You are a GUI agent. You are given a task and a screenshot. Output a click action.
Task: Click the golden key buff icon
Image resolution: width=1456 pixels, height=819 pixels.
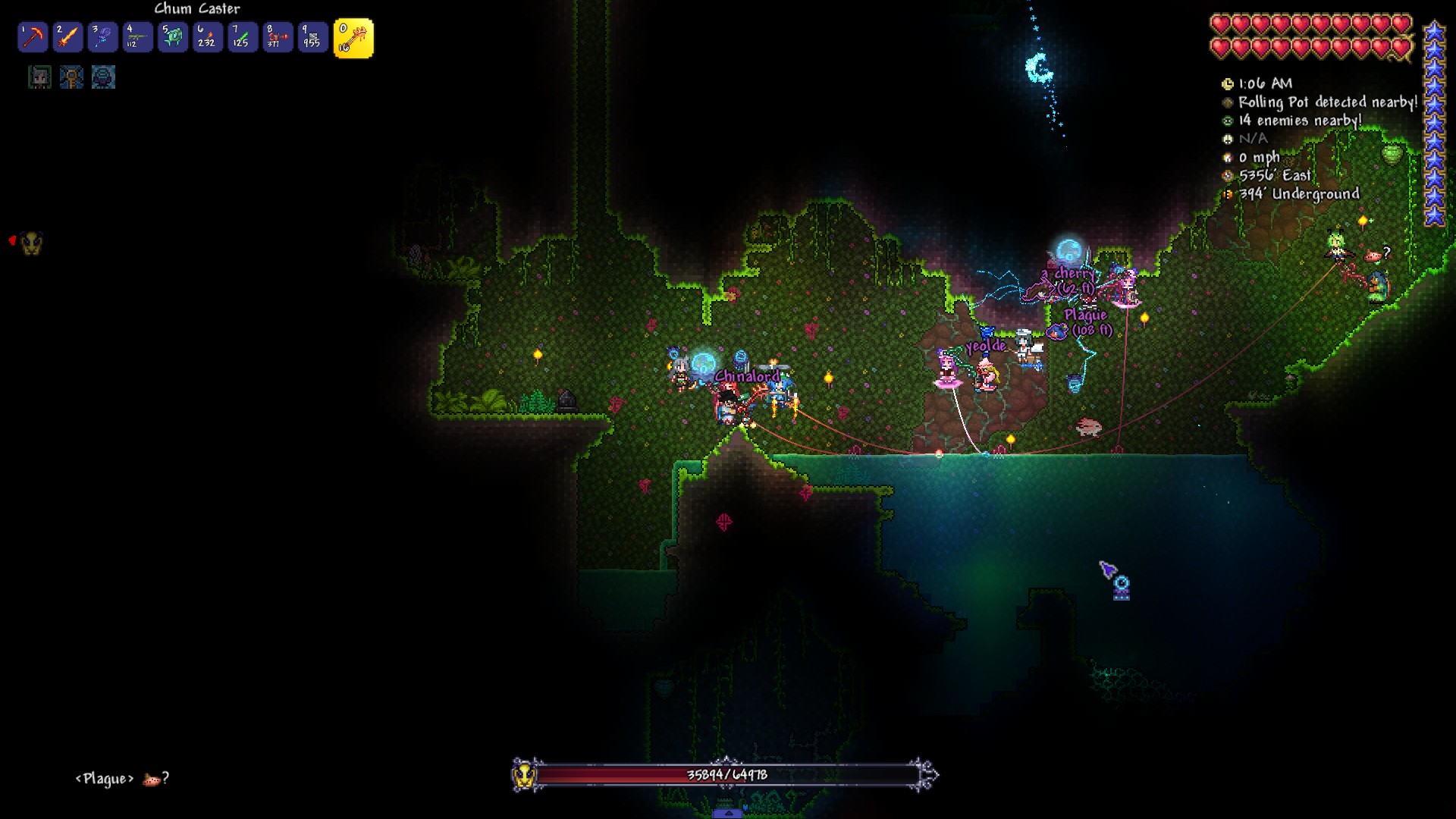click(x=71, y=77)
